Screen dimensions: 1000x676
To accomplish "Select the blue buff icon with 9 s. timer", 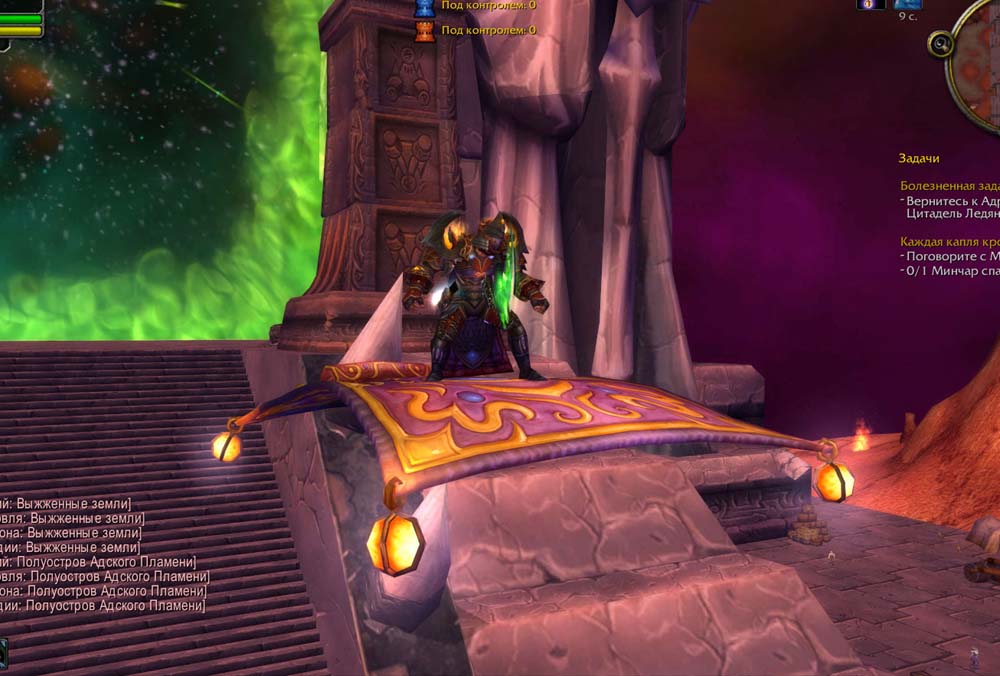I will [x=907, y=4].
